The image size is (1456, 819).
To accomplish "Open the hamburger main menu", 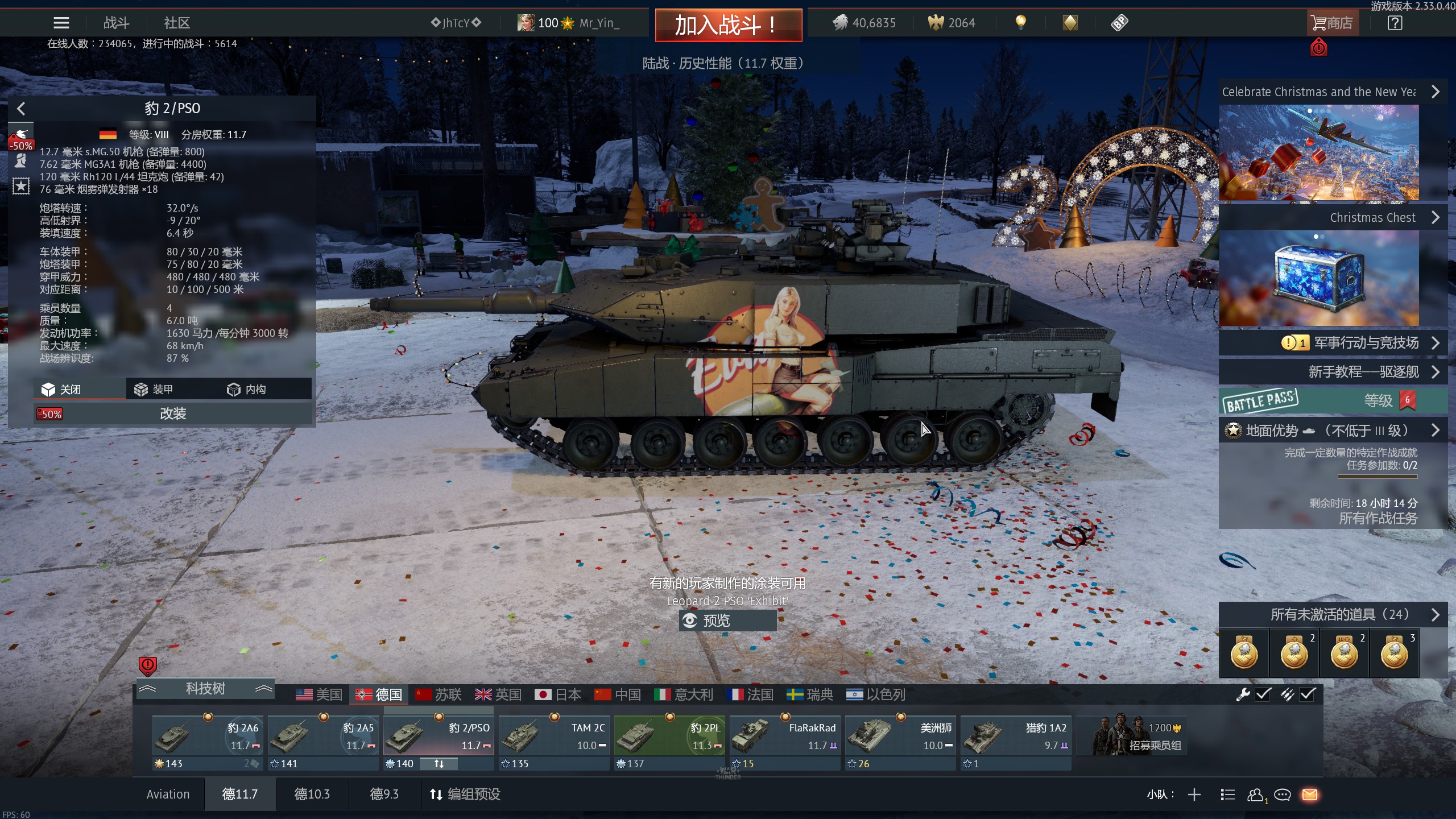I will 61,23.
